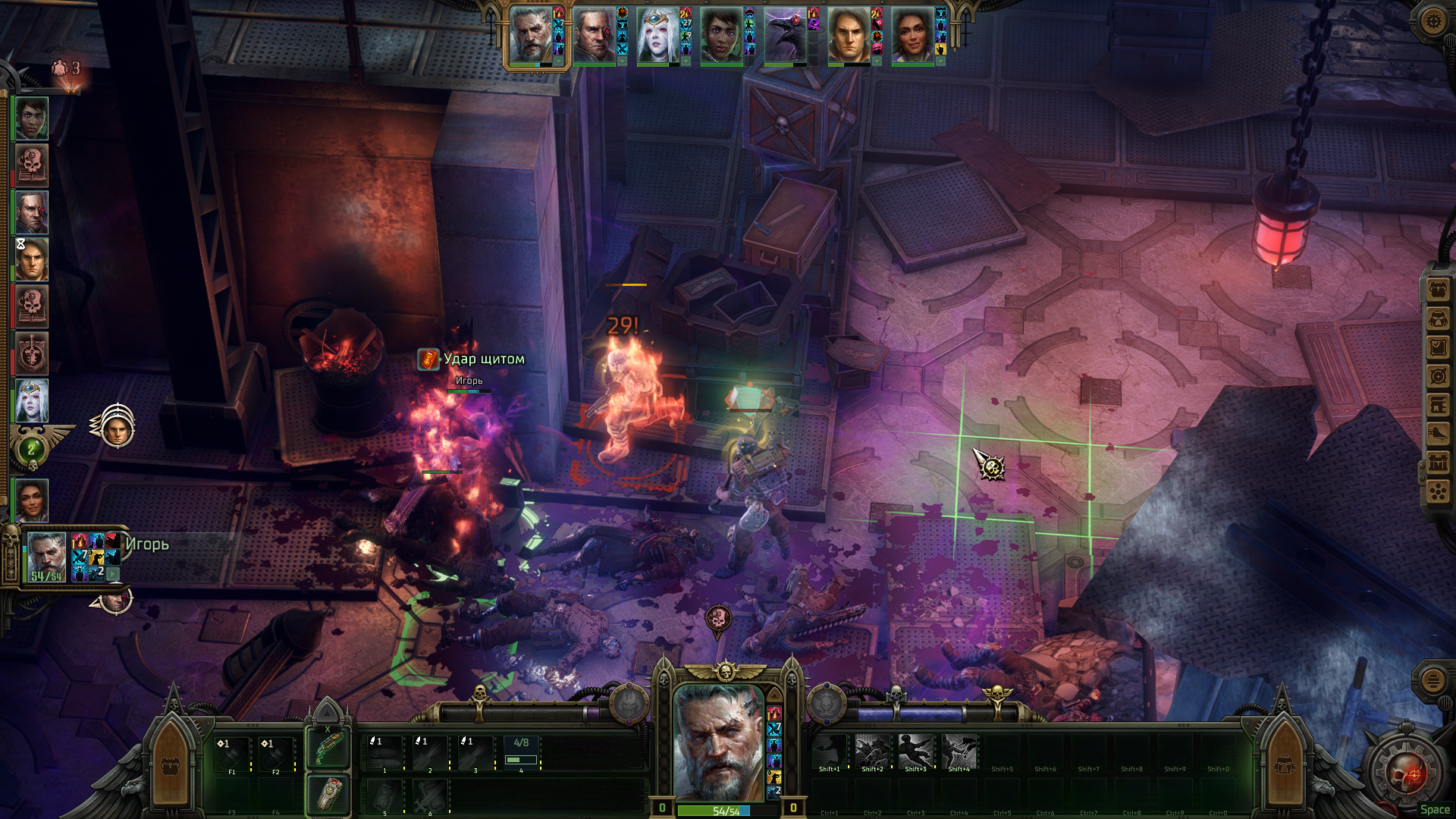
Task: Select the shotgun weapon set
Action: (x=328, y=748)
